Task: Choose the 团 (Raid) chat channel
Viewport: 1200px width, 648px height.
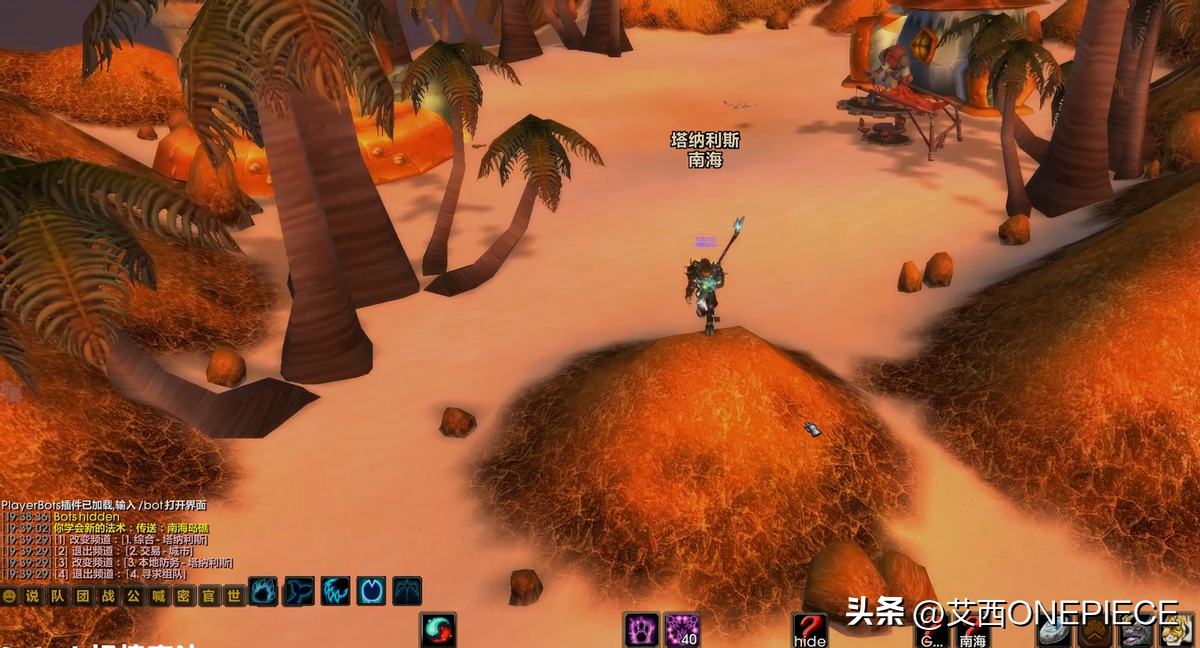Action: click(x=82, y=596)
